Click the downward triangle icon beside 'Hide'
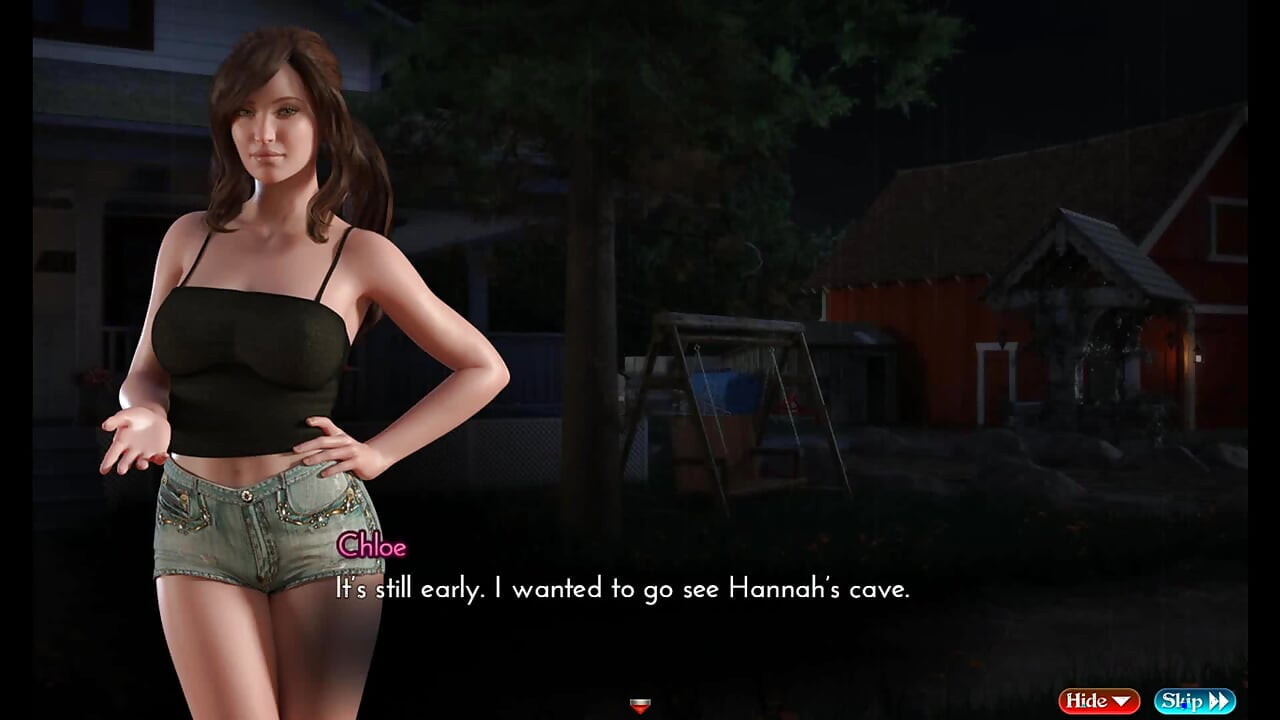 (1121, 700)
